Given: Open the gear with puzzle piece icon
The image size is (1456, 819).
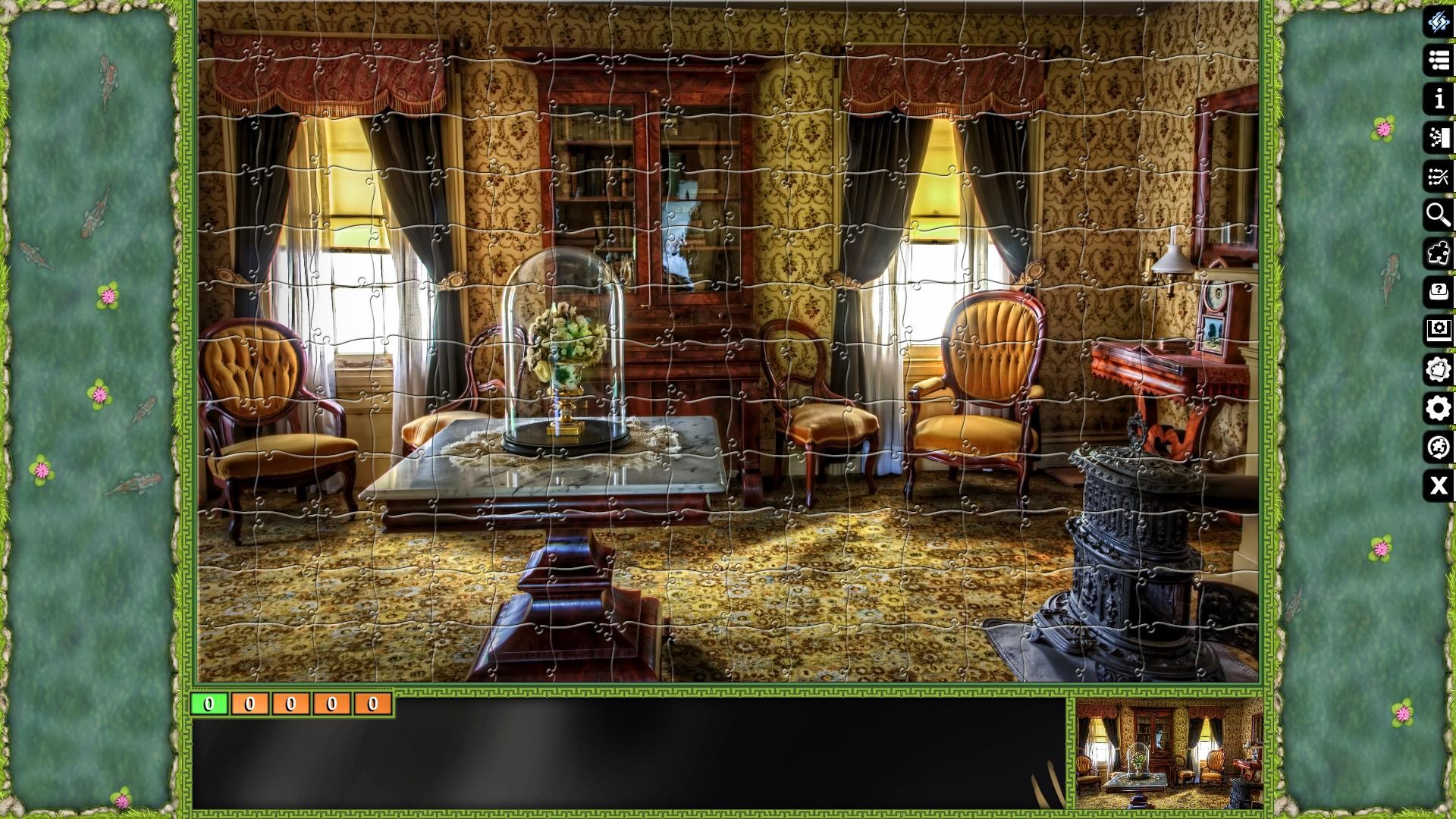Looking at the screenshot, I should pyautogui.click(x=1437, y=370).
